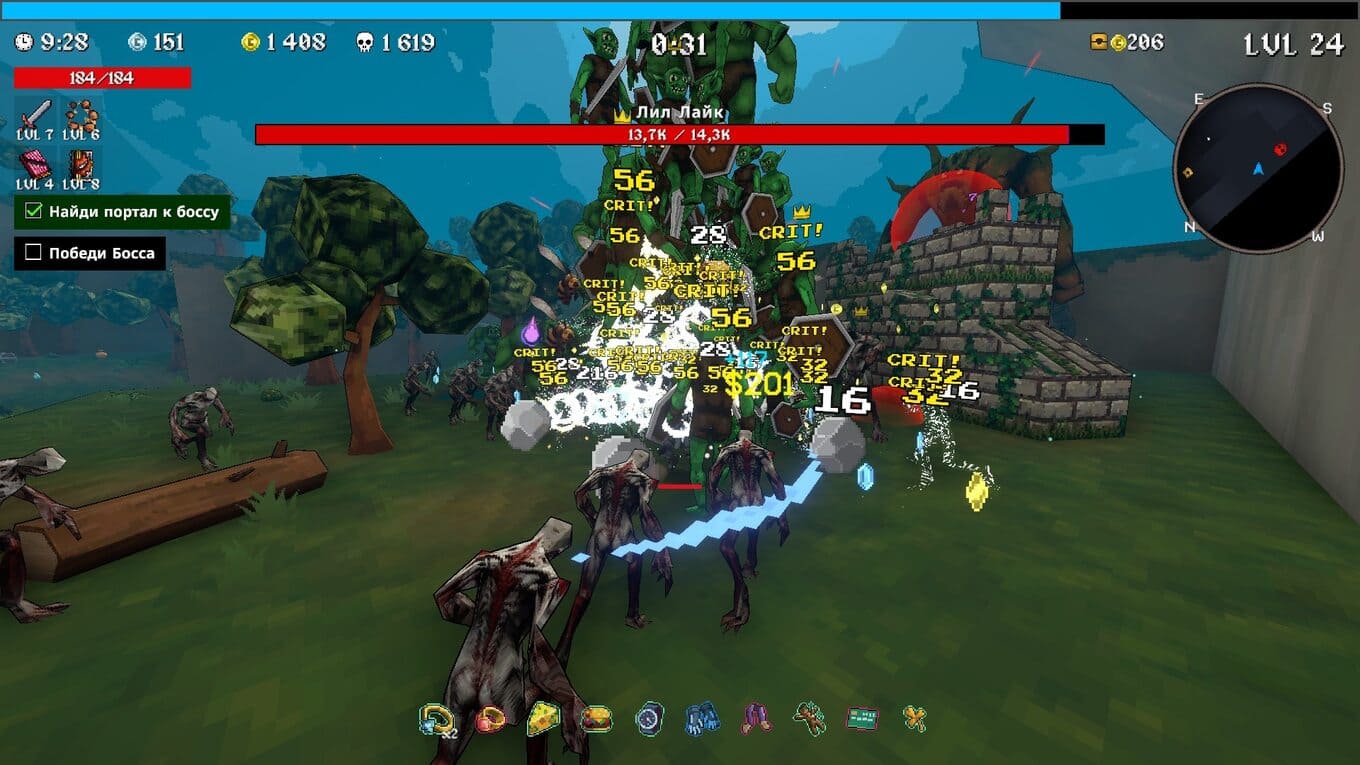Image resolution: width=1360 pixels, height=765 pixels.
Task: Open the circular minimap
Action: 1258,168
